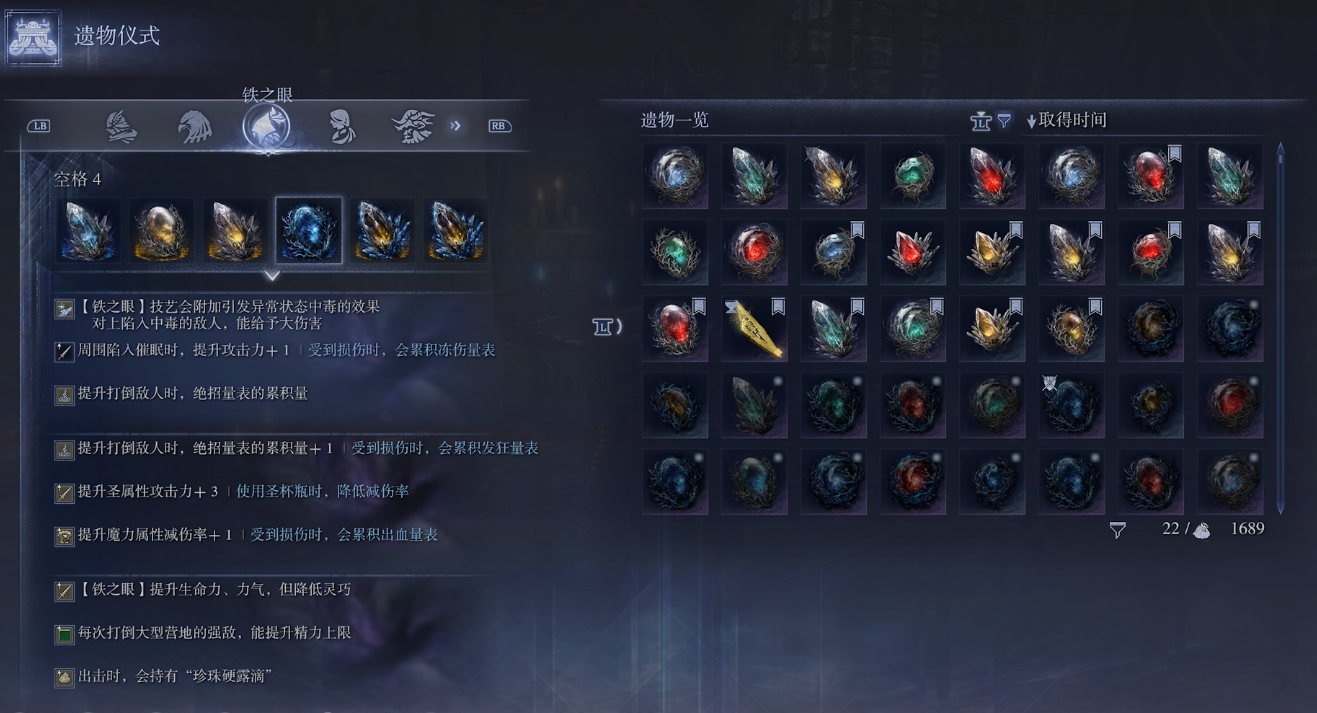Change the 取得时间 sort order
The width and height of the screenshot is (1317, 713).
1066,120
